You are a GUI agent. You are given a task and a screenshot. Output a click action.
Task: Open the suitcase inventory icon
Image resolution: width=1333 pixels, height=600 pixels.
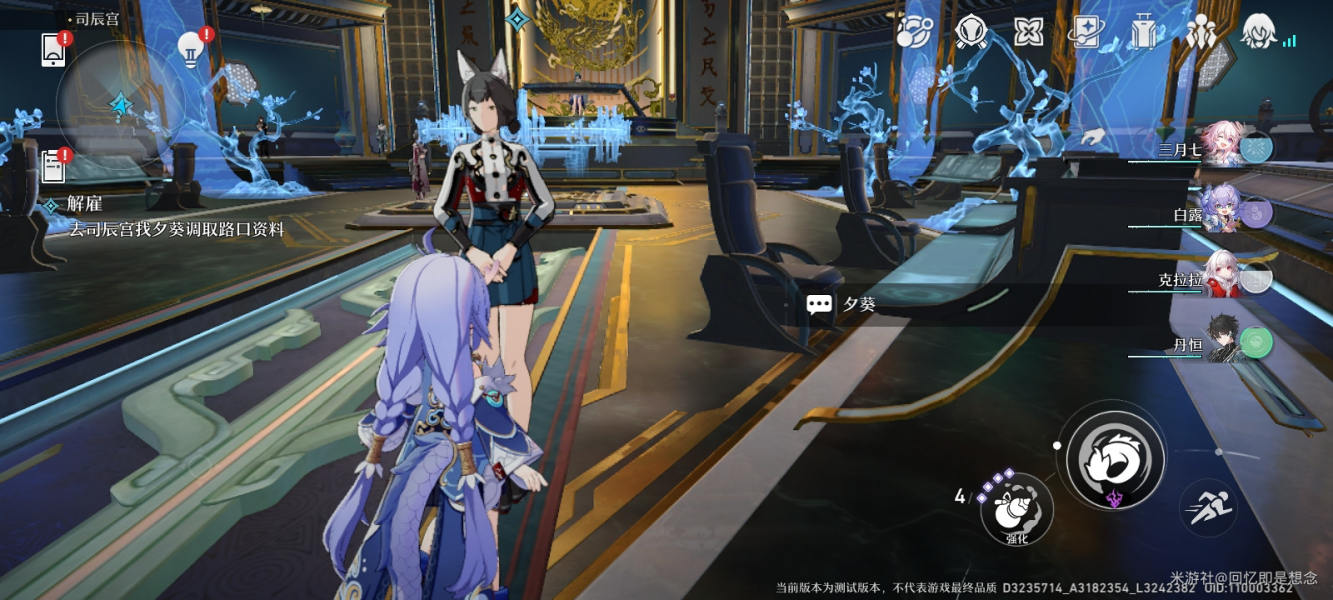[1143, 32]
